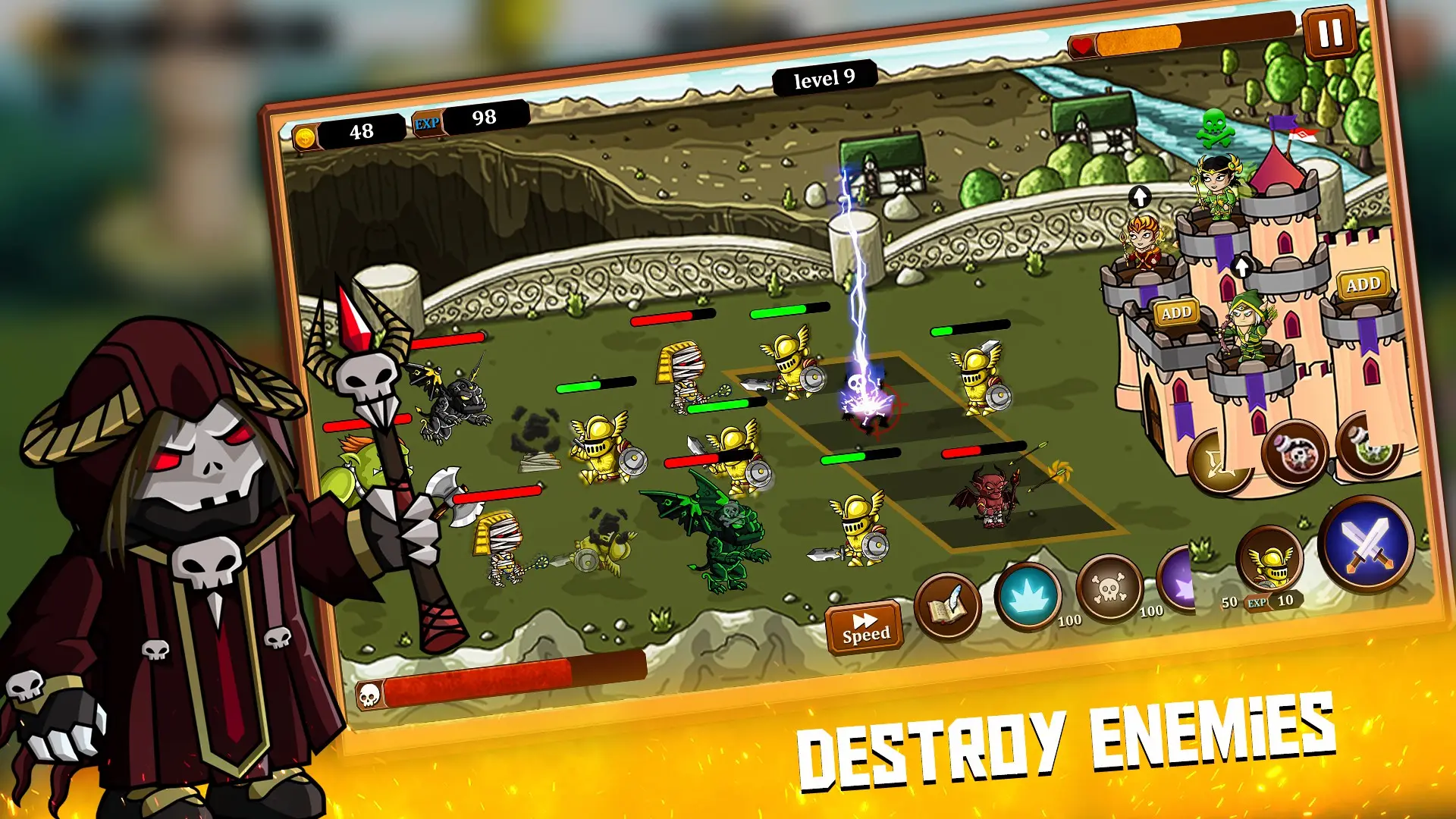Pause the game with the pause button
This screenshot has width=1456, height=819.
[1329, 33]
